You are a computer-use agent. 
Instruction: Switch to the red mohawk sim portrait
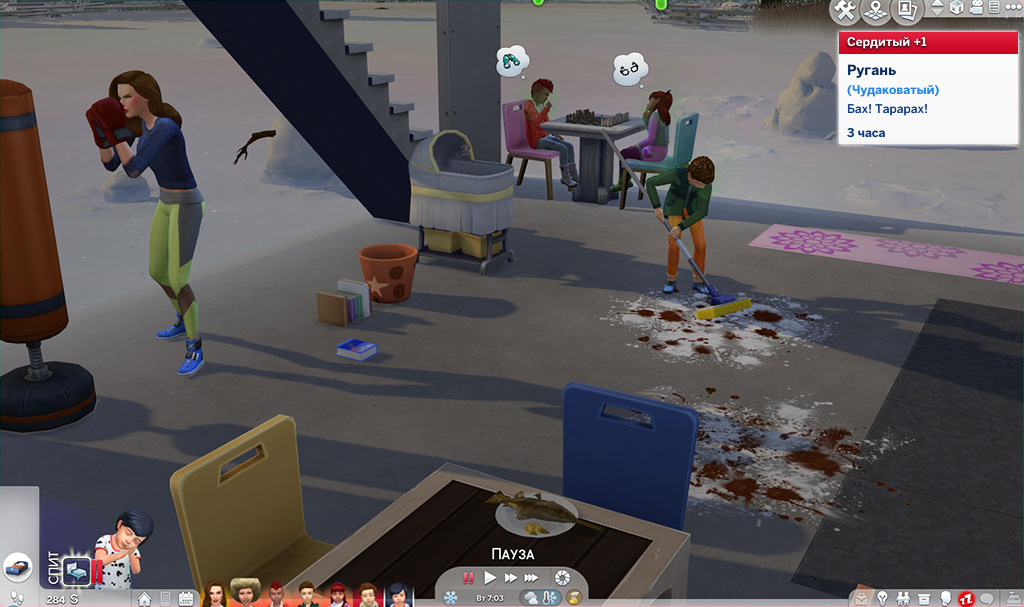(x=275, y=594)
